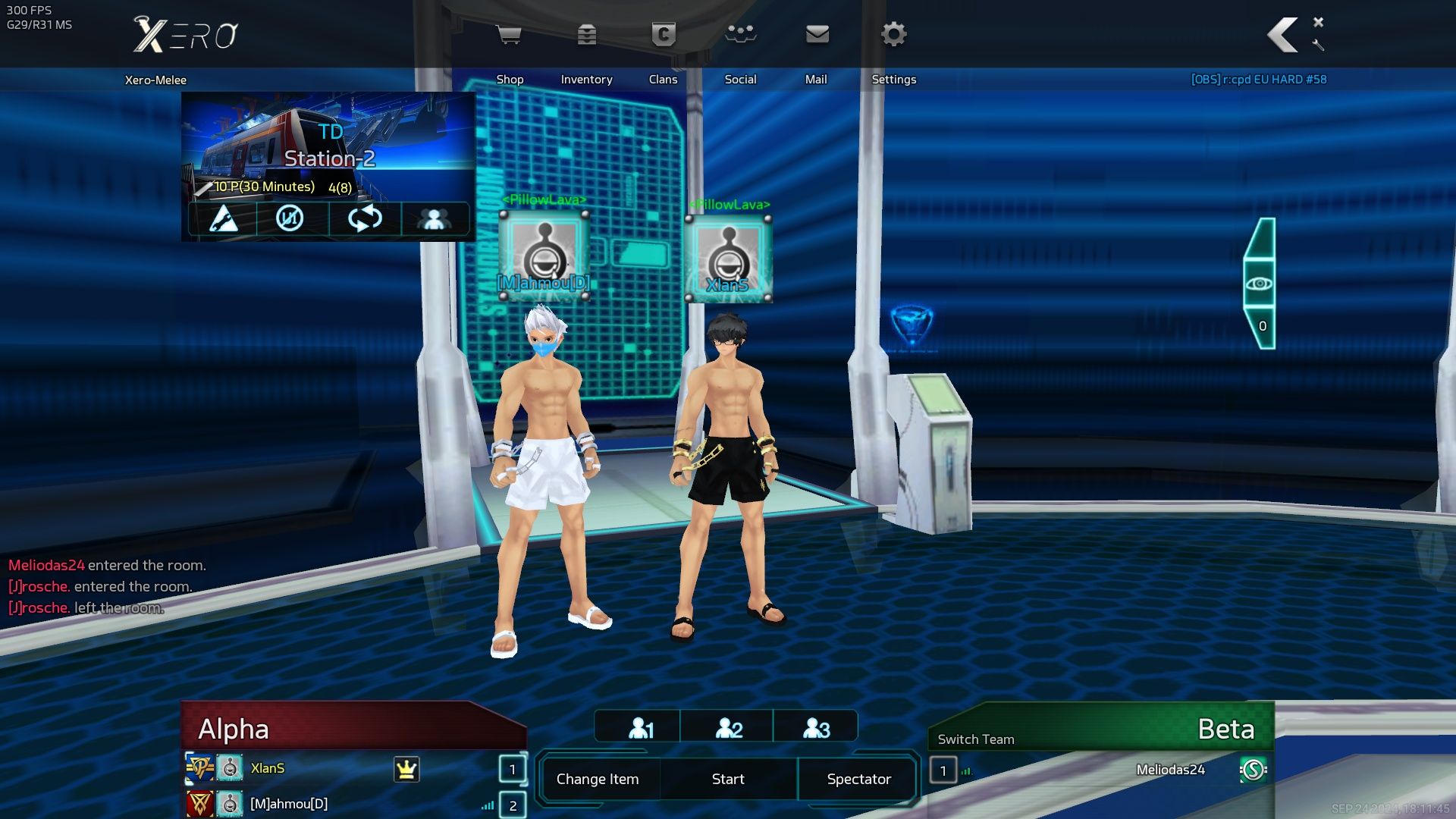
Task: Switch to Spectator mode
Action: [x=858, y=779]
